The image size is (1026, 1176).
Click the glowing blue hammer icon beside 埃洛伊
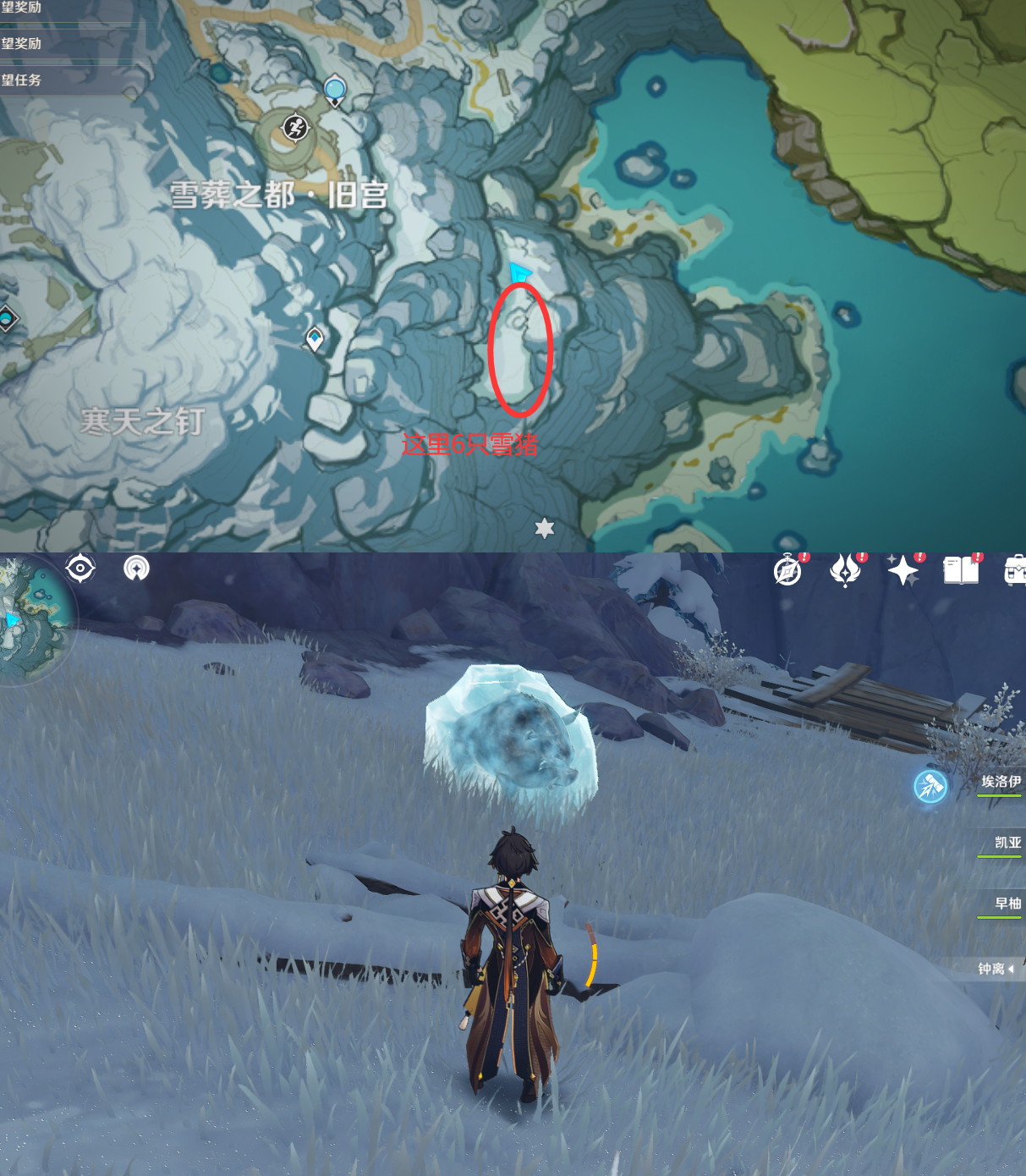930,786
